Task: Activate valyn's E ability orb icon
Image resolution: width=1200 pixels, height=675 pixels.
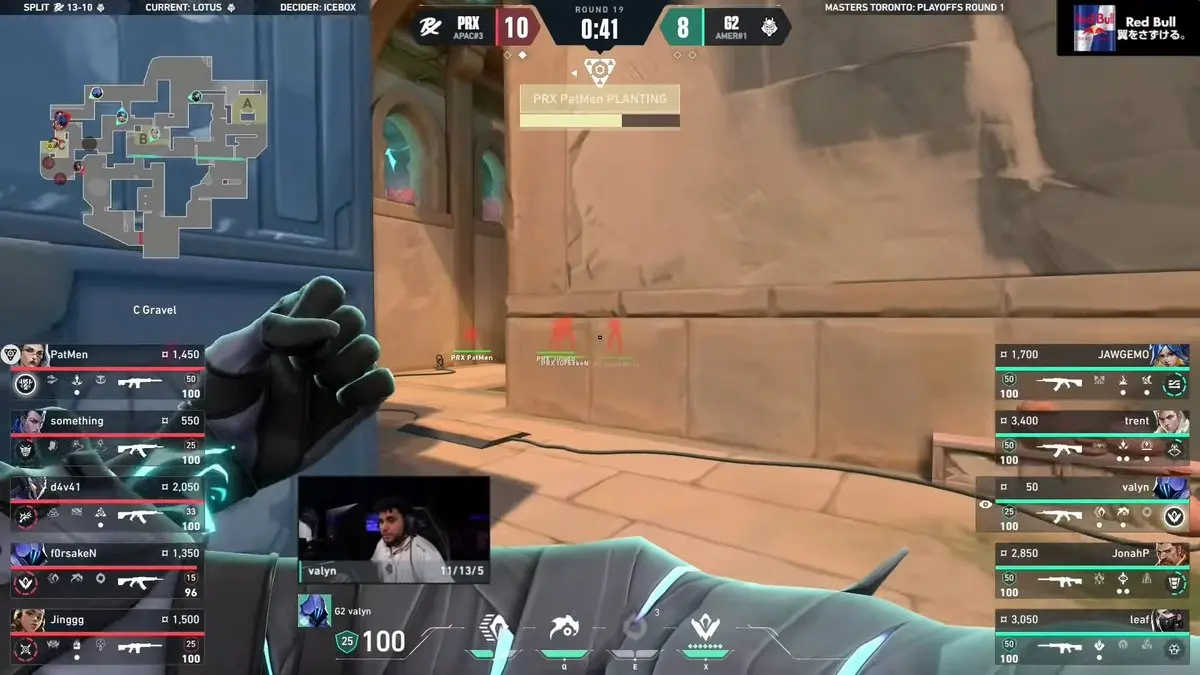Action: tap(634, 630)
